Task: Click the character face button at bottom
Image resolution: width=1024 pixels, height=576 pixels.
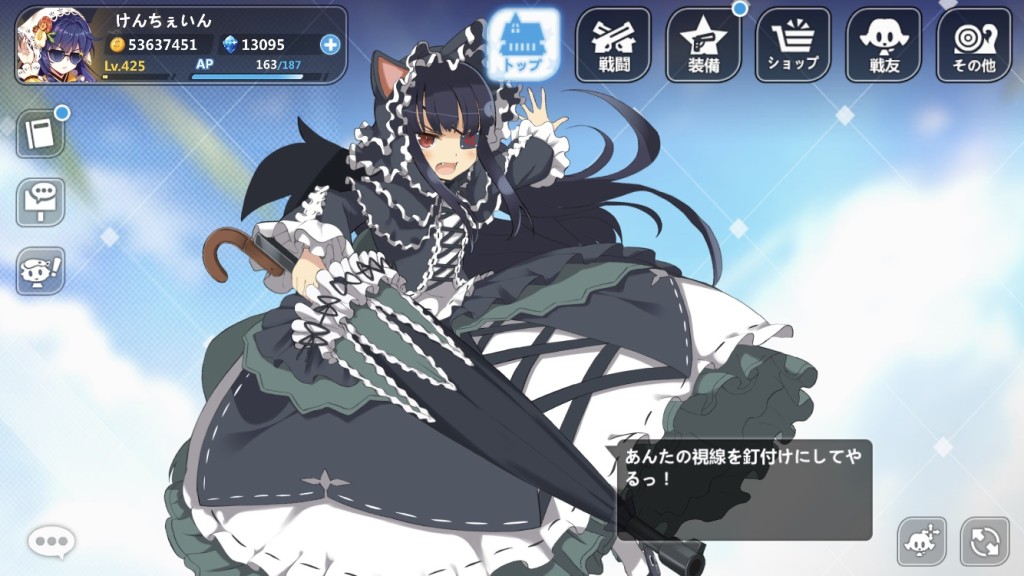Action: pos(921,542)
